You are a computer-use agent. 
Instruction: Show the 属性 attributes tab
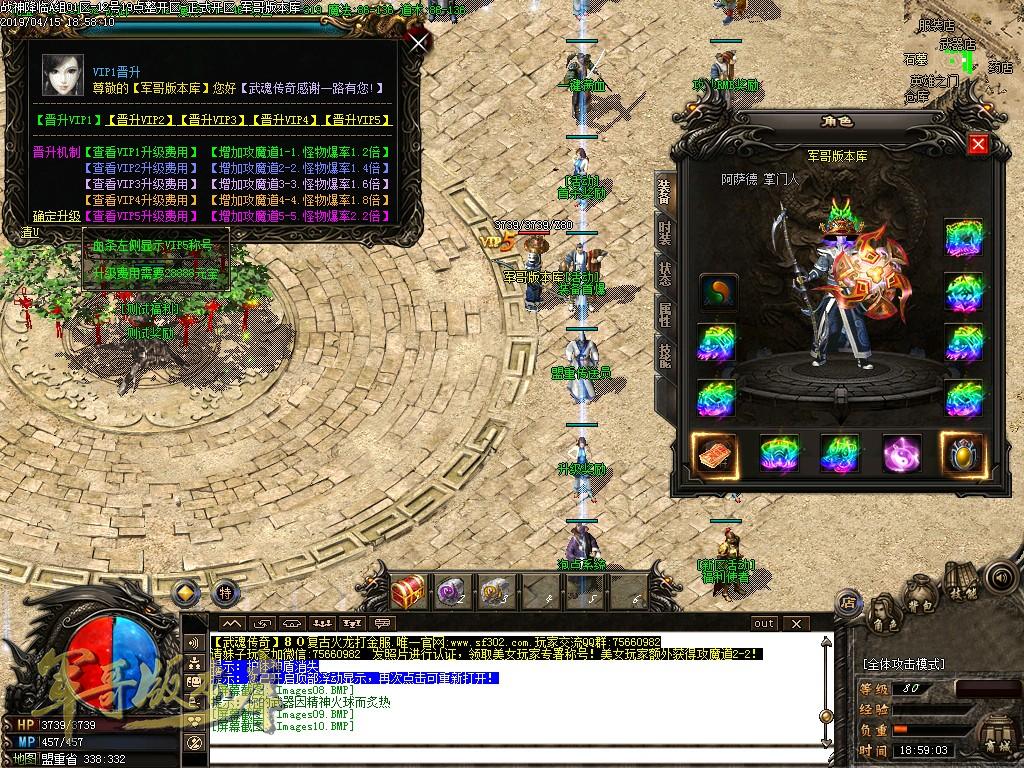[x=664, y=315]
